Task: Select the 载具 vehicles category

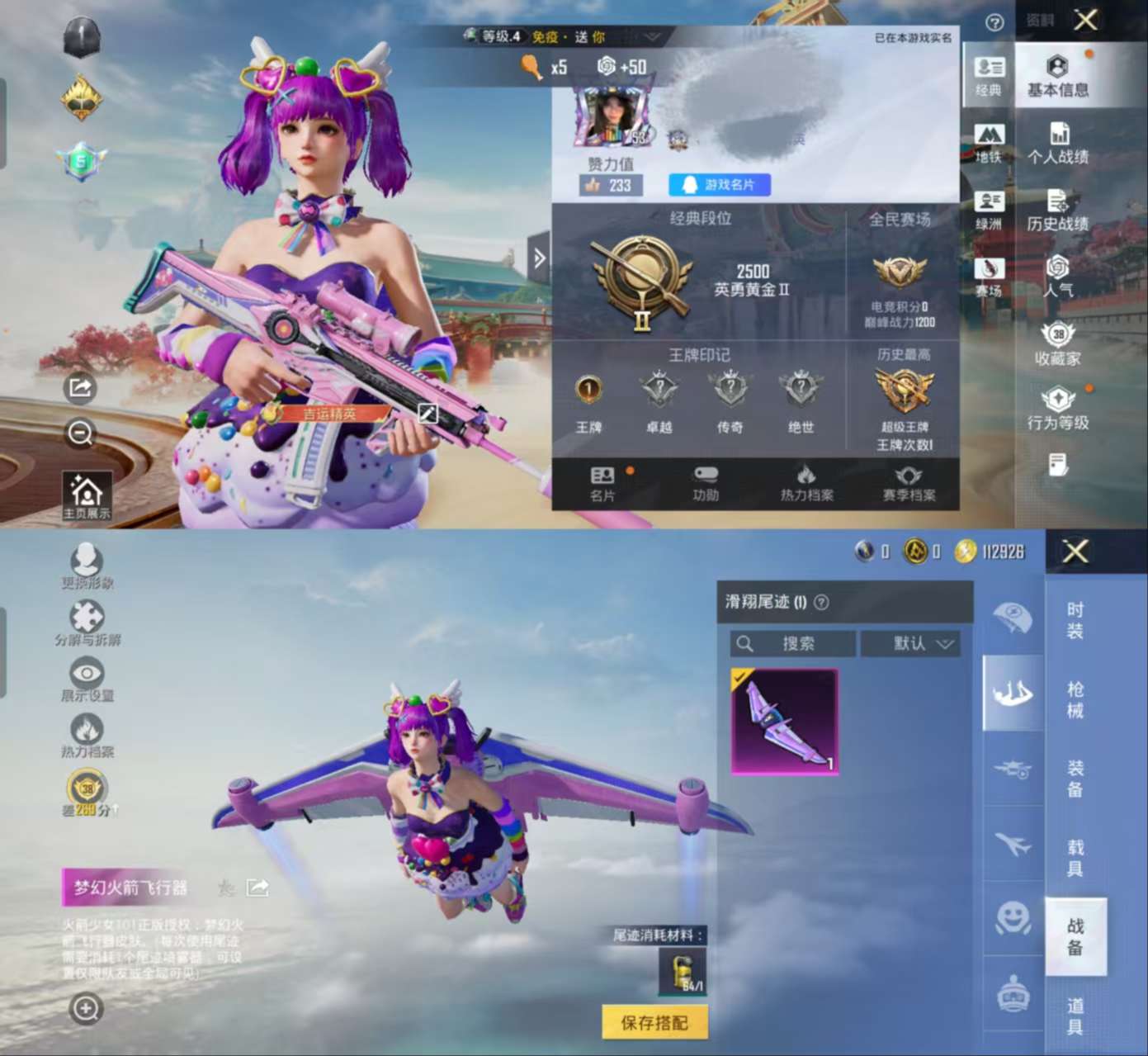Action: click(1075, 858)
